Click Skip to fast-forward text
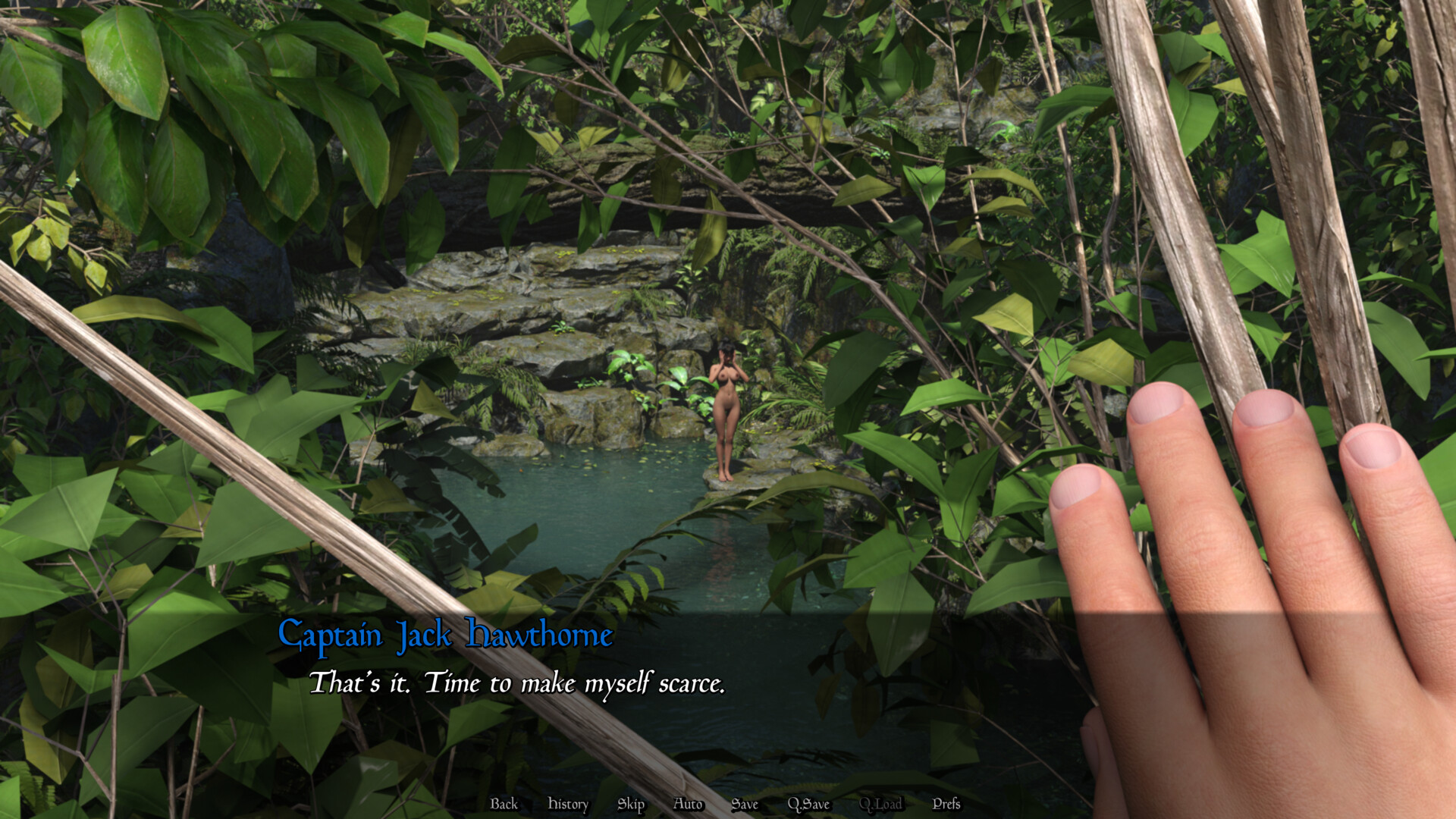The height and width of the screenshot is (819, 1456). [x=631, y=805]
